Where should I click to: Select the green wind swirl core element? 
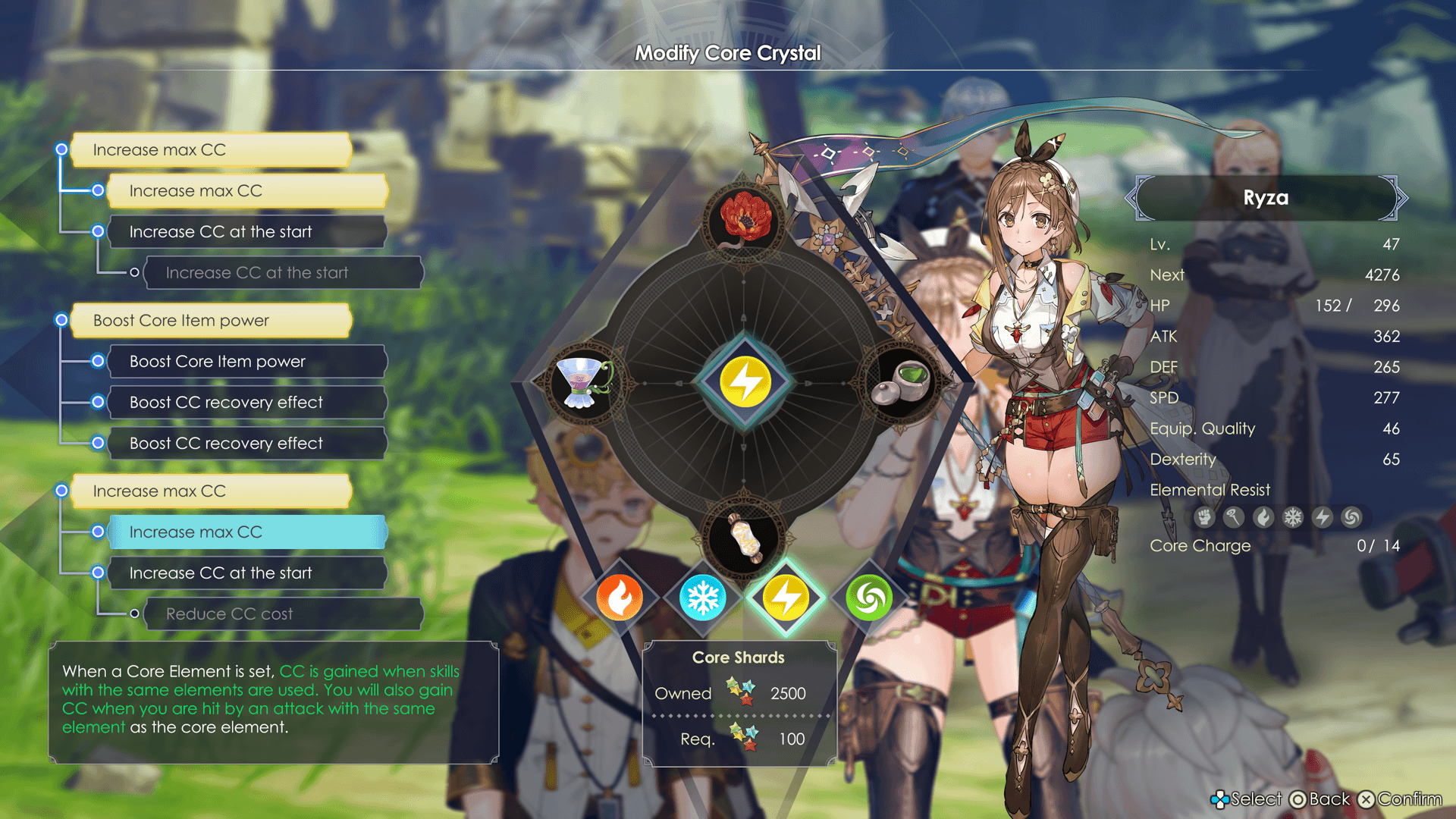coord(869,598)
